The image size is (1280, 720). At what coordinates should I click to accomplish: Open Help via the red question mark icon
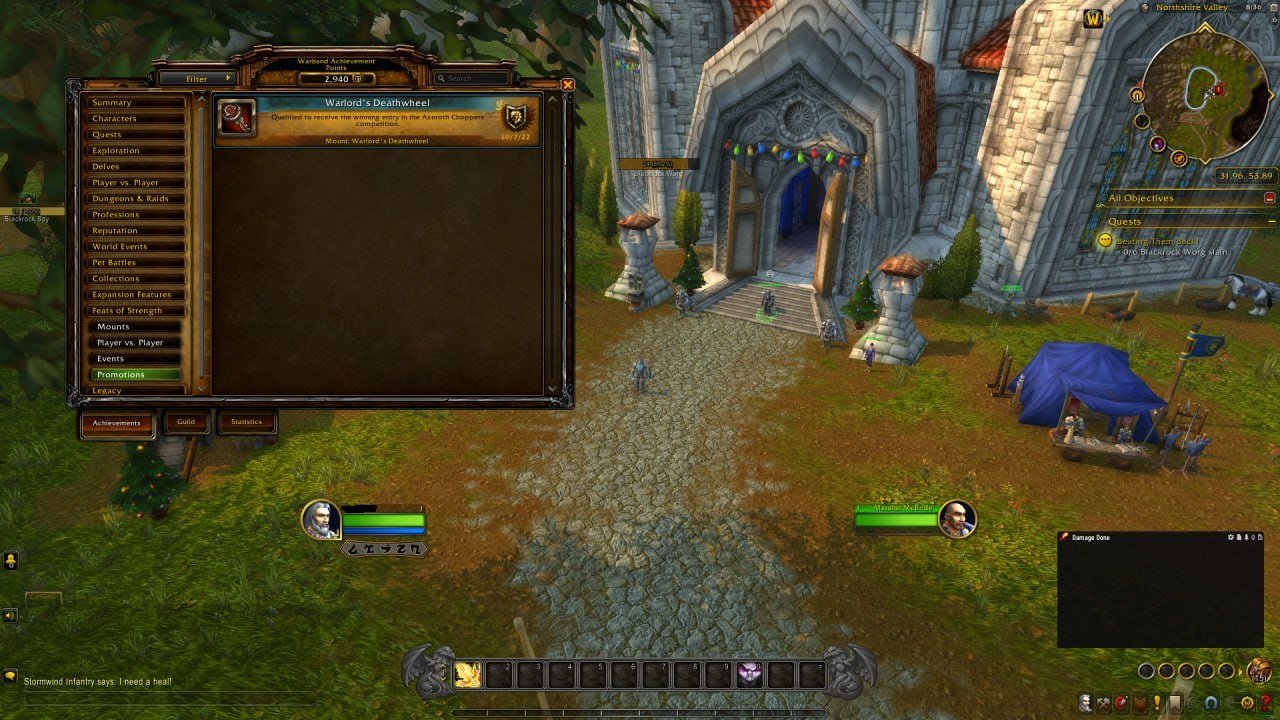[1265, 701]
